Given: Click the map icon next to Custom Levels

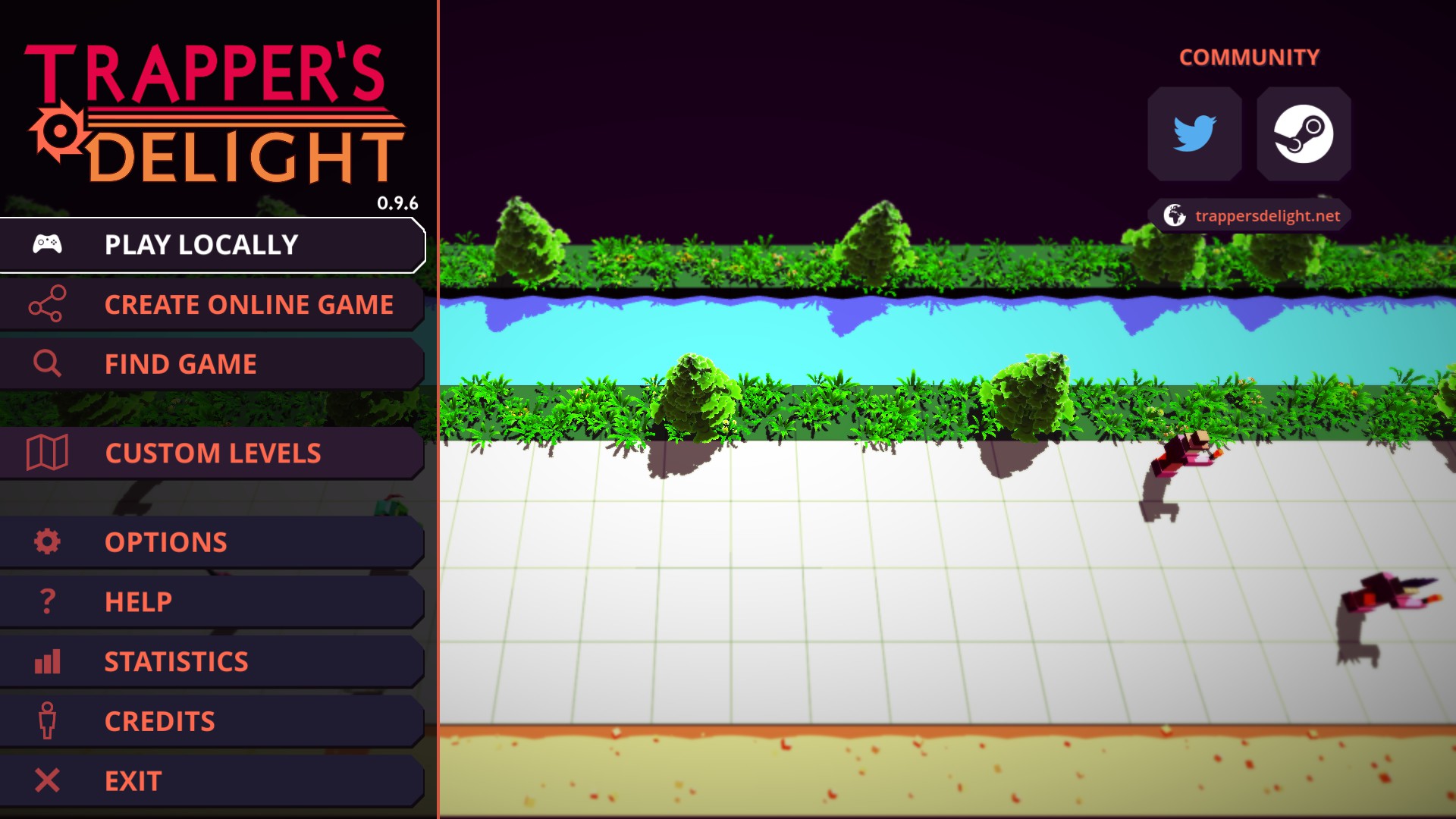Looking at the screenshot, I should (x=48, y=453).
